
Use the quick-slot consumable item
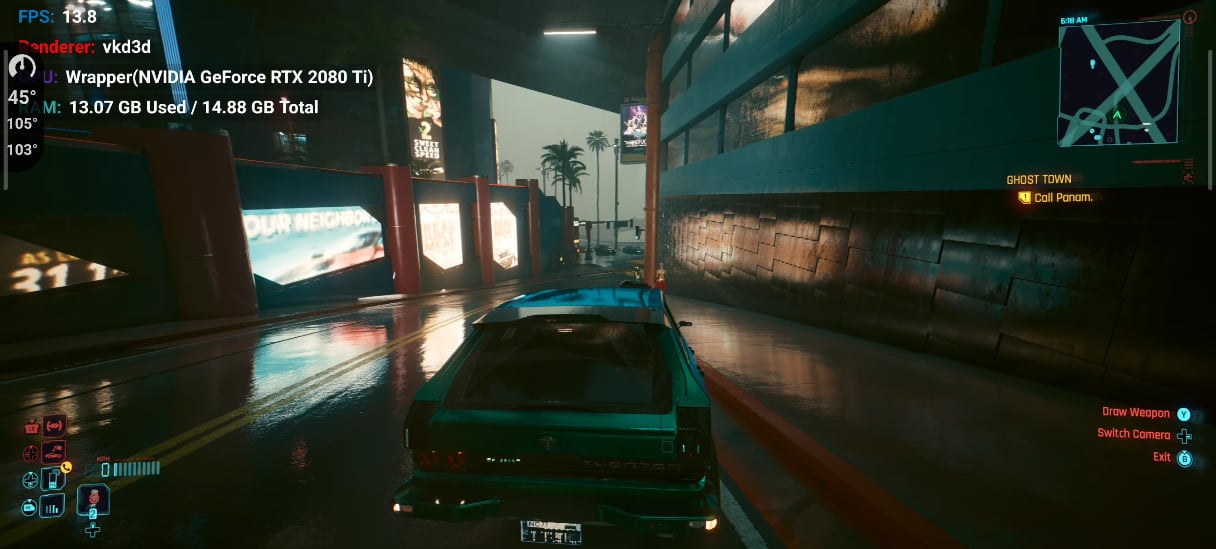pos(93,499)
